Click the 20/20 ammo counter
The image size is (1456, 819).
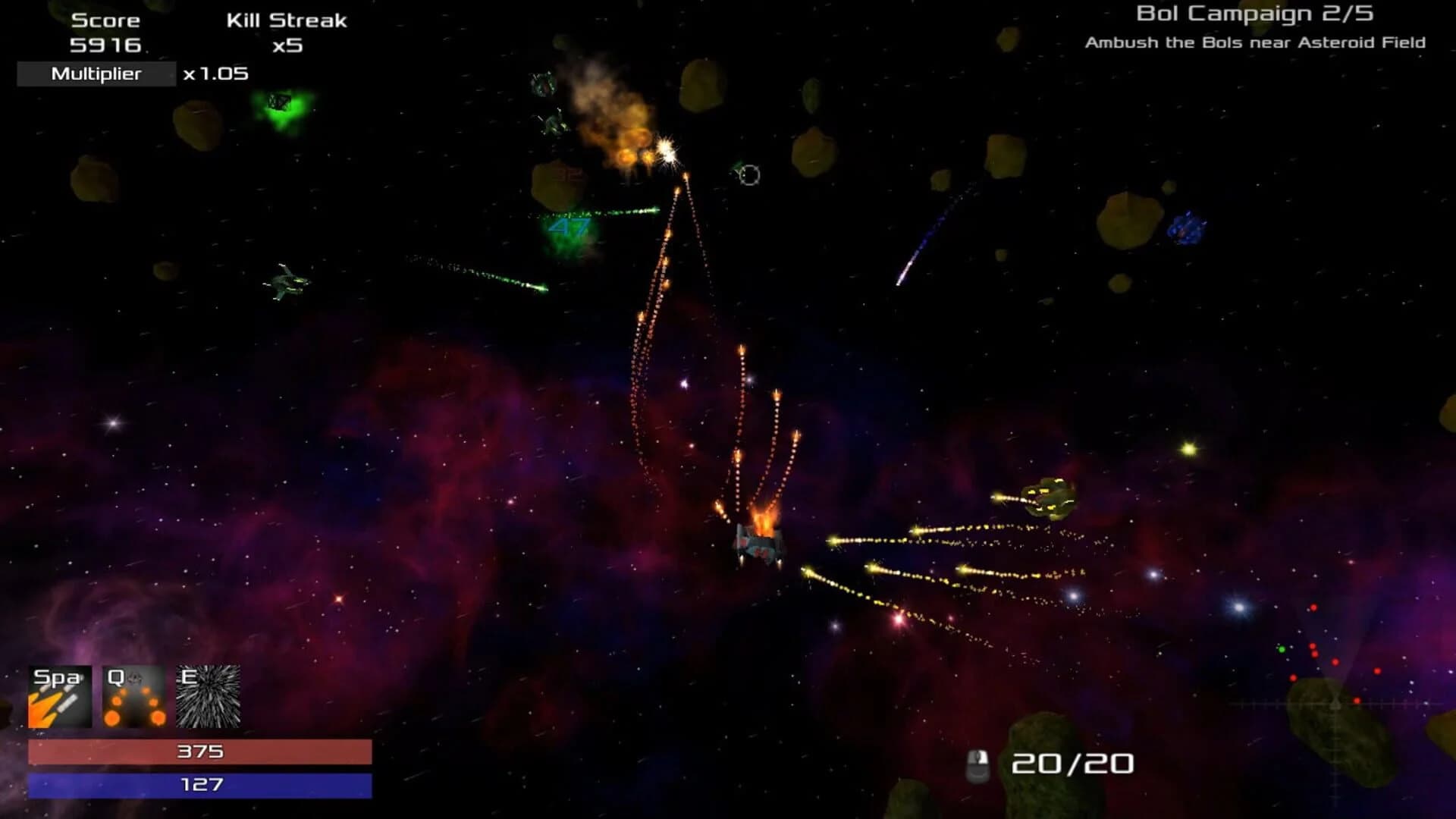1073,764
